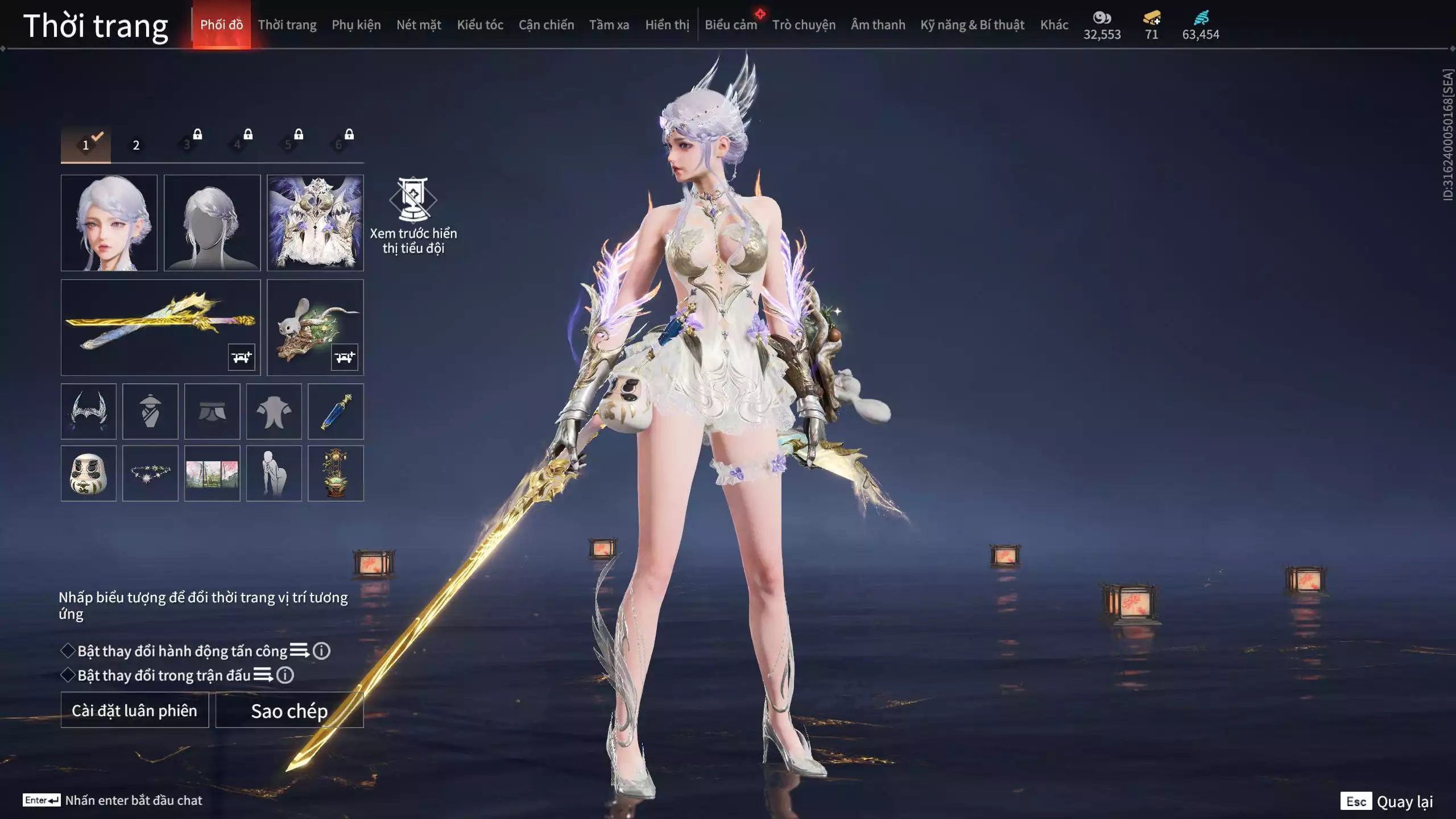This screenshot has height=819, width=1456.
Task: Switch to the Thời trang tab
Action: point(287,25)
